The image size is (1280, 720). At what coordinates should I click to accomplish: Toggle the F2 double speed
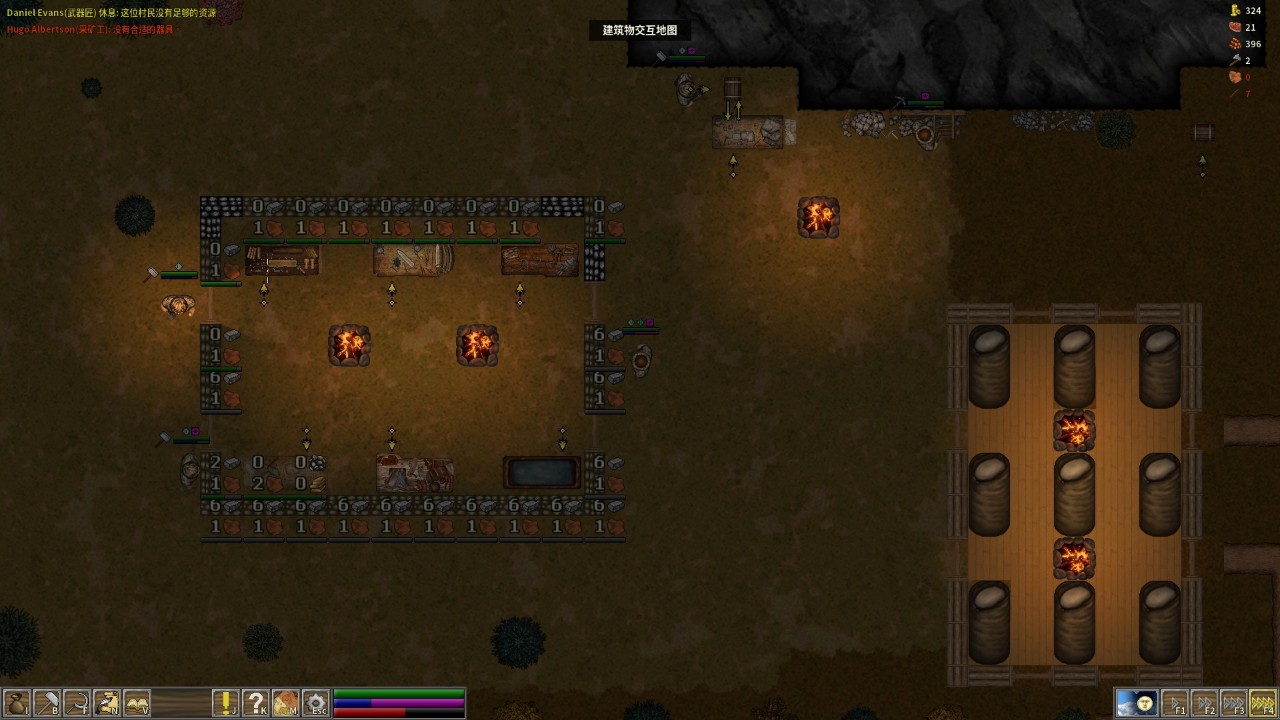point(1205,703)
